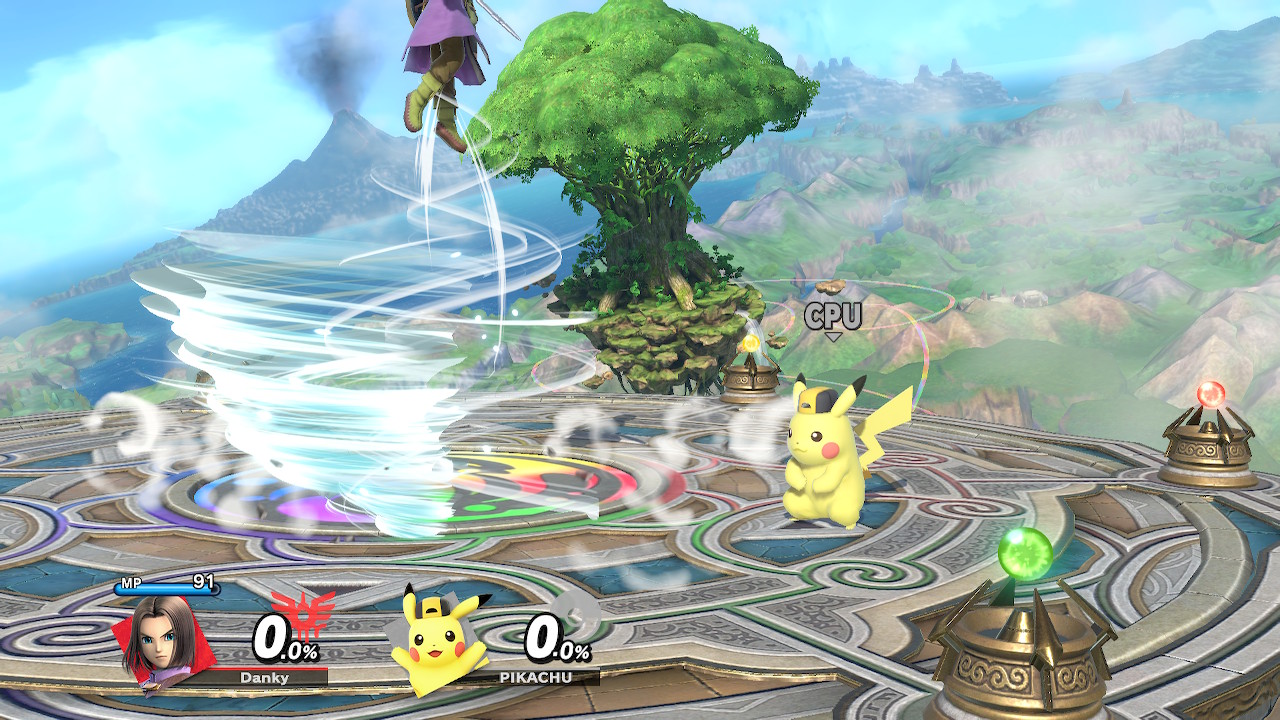Click the red Dragon Quest series emblem
The image size is (1280, 720).
coord(303,609)
